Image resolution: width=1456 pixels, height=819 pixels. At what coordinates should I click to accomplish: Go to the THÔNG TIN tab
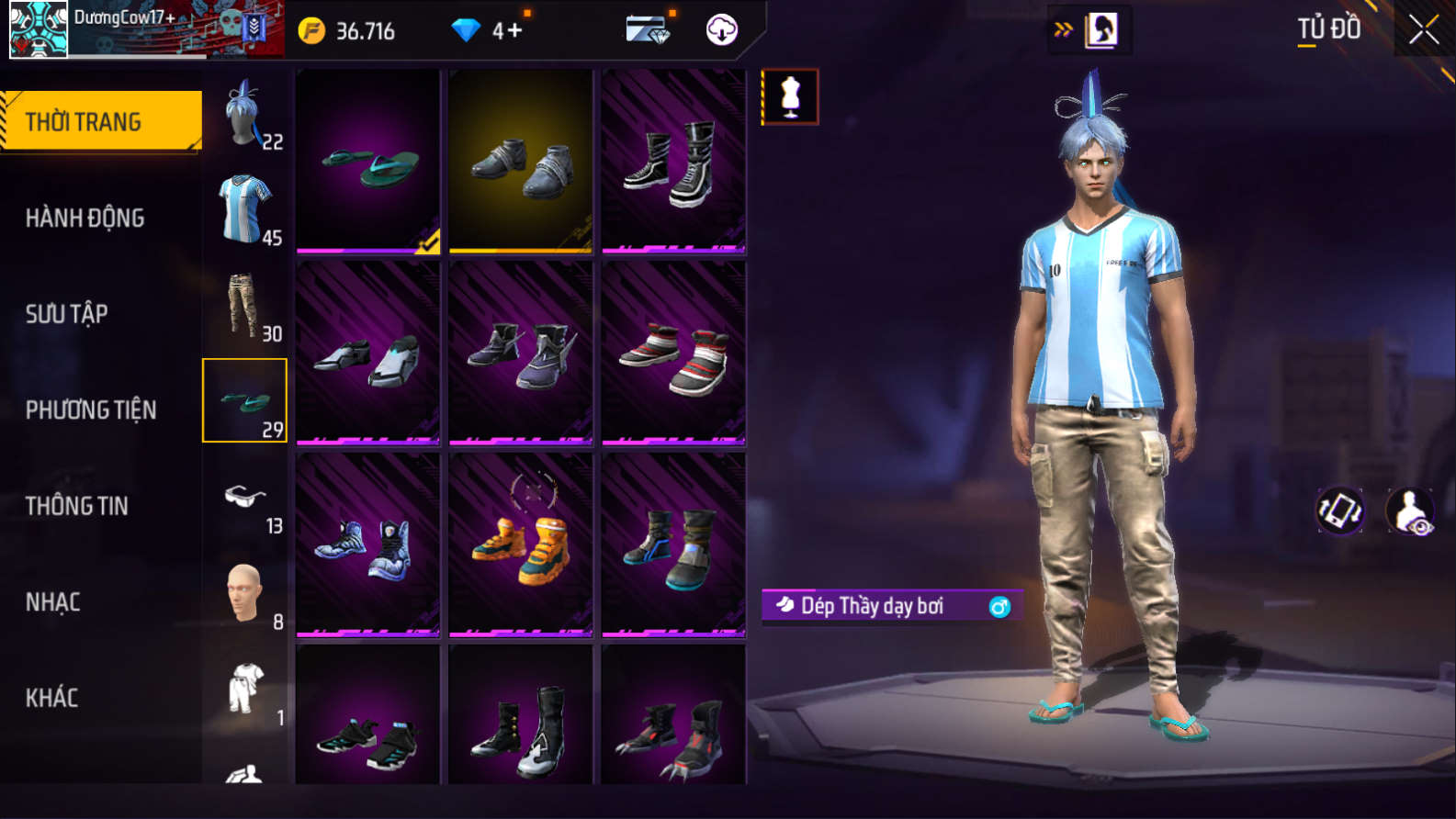[x=77, y=506]
